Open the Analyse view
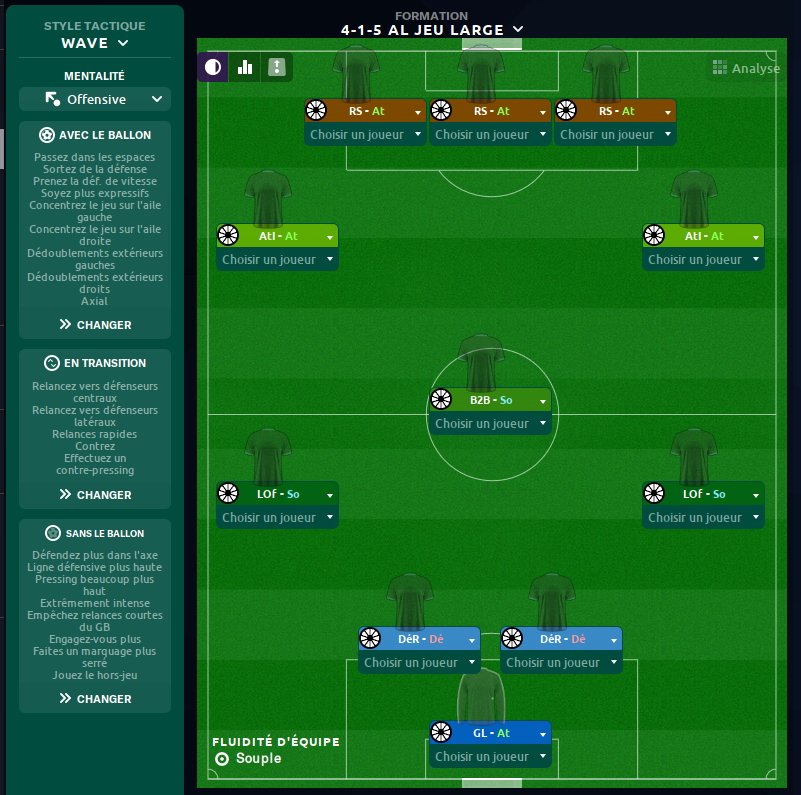 [745, 68]
